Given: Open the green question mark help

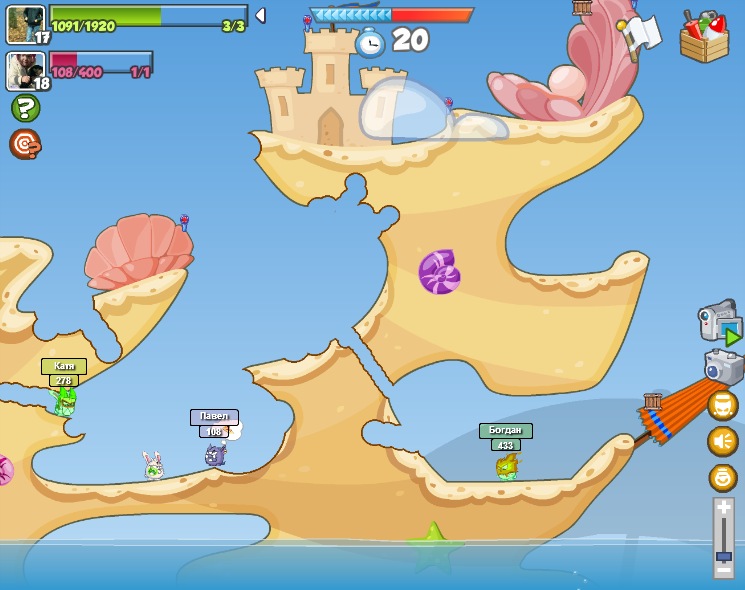Looking at the screenshot, I should [x=25, y=108].
